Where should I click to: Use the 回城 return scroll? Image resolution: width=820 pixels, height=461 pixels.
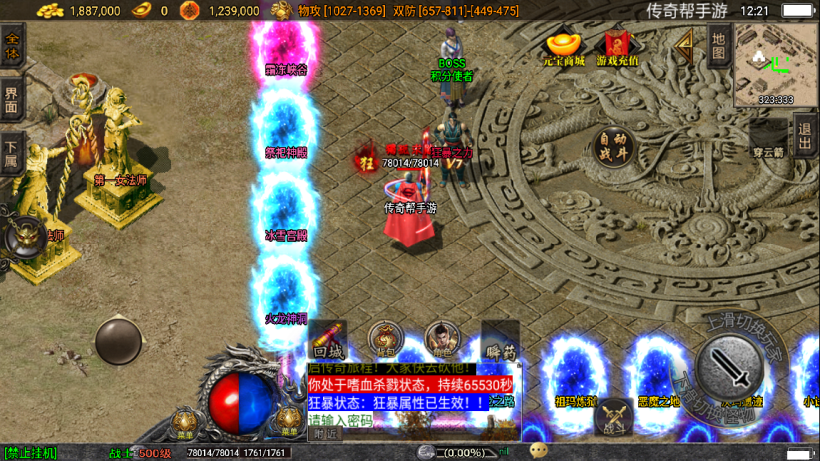(x=328, y=340)
